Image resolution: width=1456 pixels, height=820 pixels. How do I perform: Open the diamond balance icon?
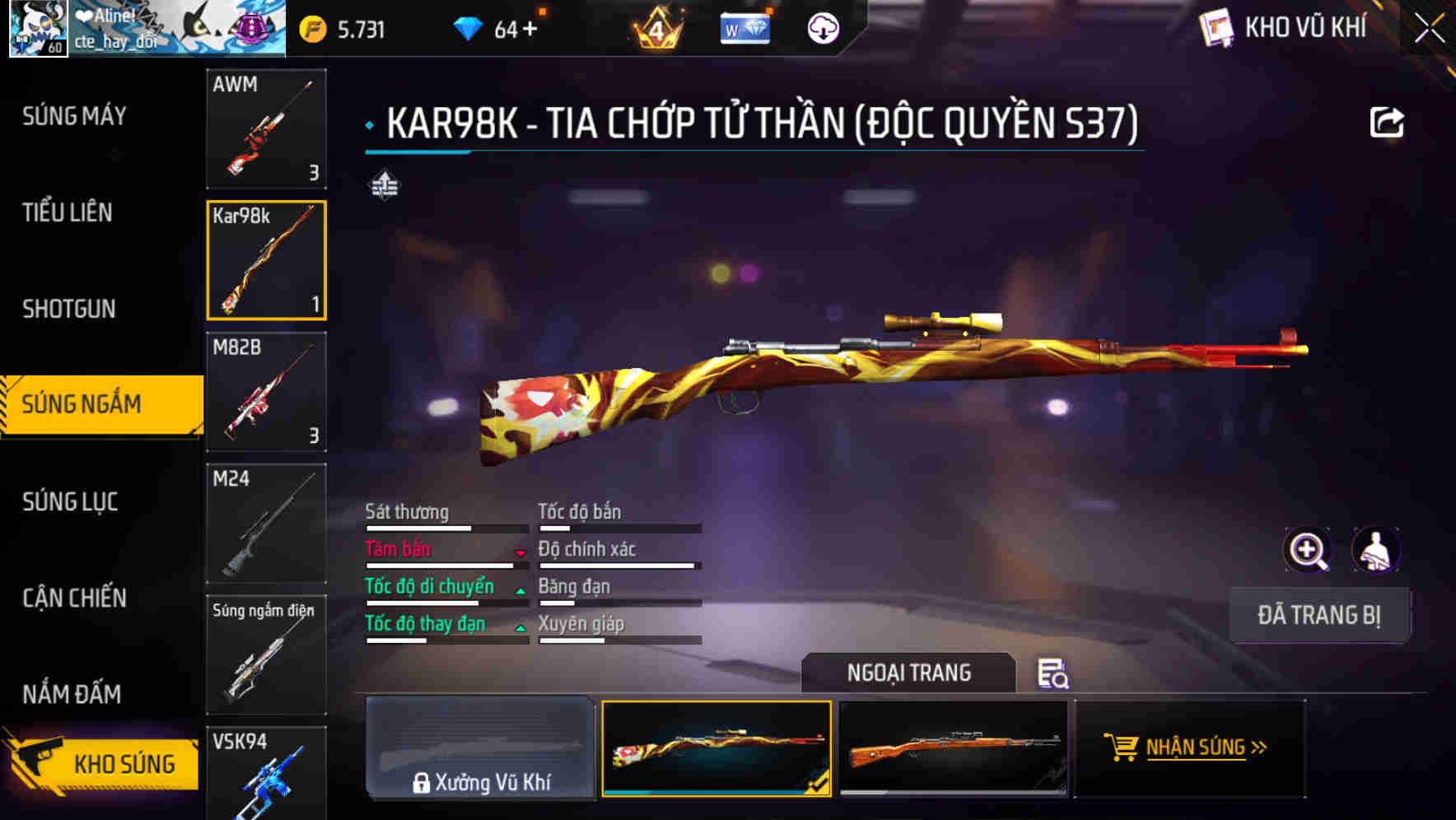click(x=469, y=27)
